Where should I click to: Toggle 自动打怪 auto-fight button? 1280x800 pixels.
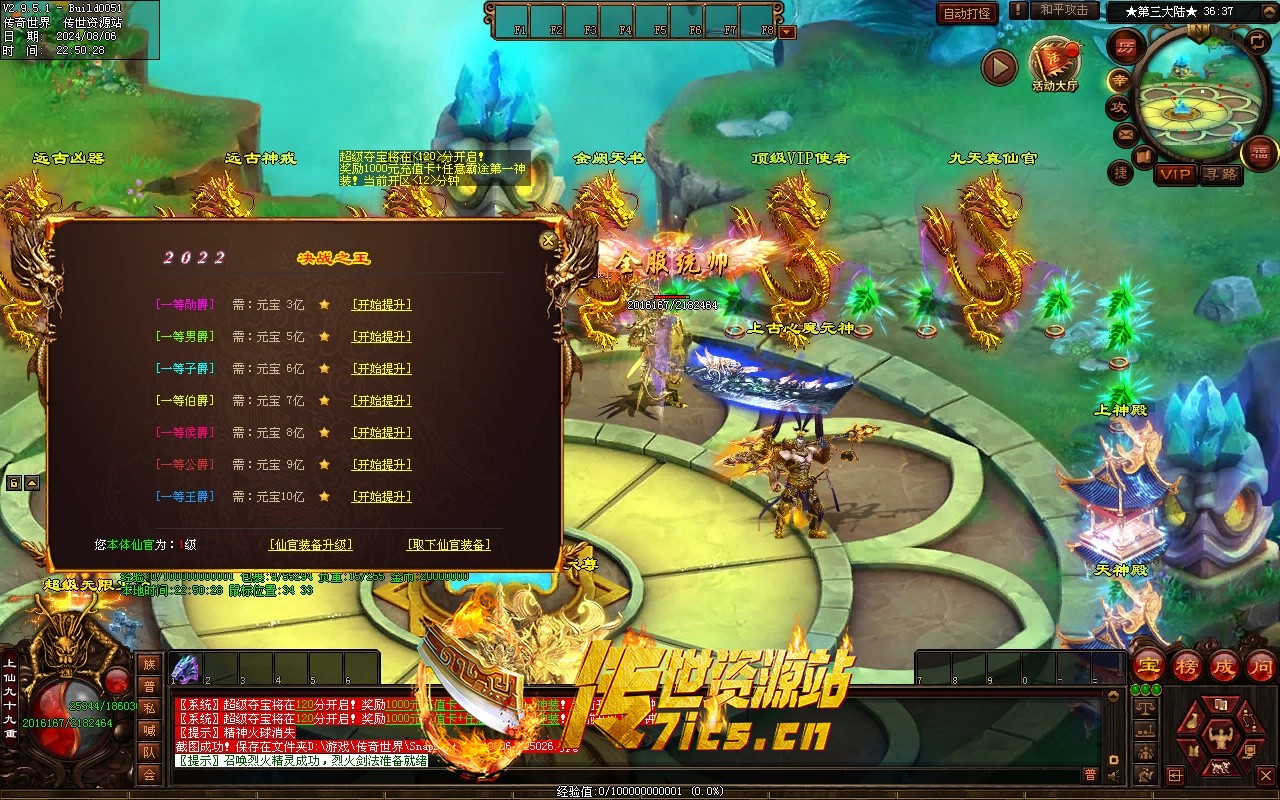point(967,13)
